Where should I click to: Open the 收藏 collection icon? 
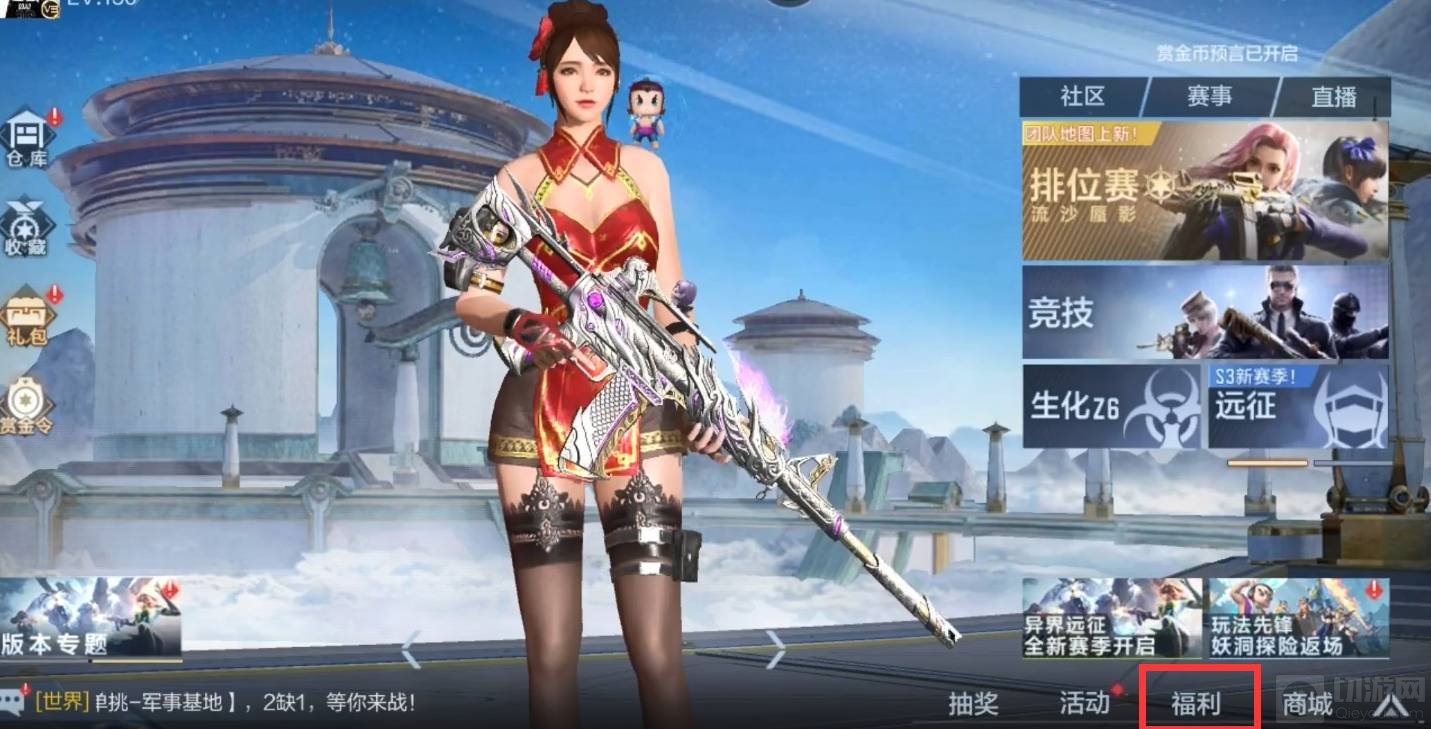coord(27,228)
